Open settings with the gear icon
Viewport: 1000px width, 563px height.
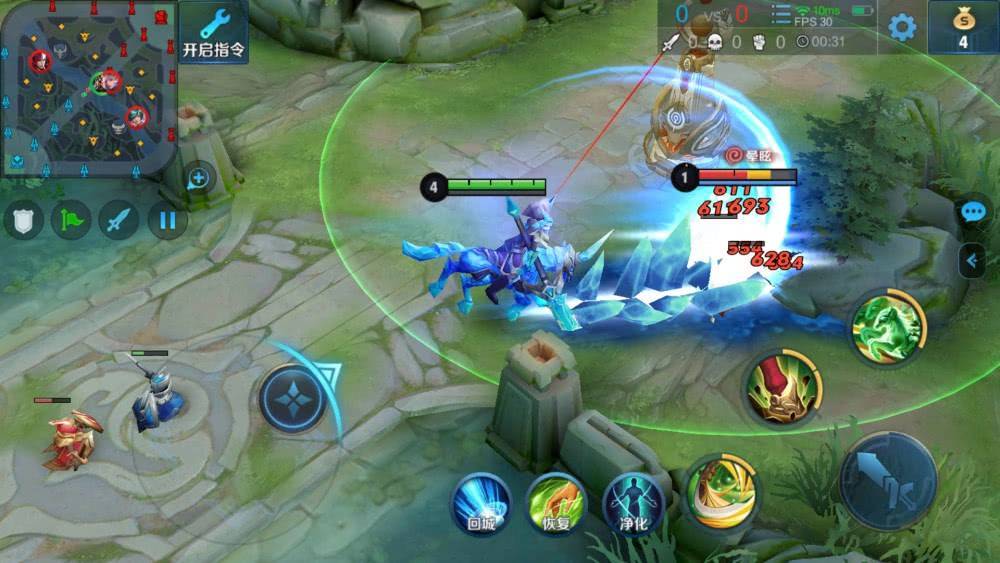tap(902, 27)
